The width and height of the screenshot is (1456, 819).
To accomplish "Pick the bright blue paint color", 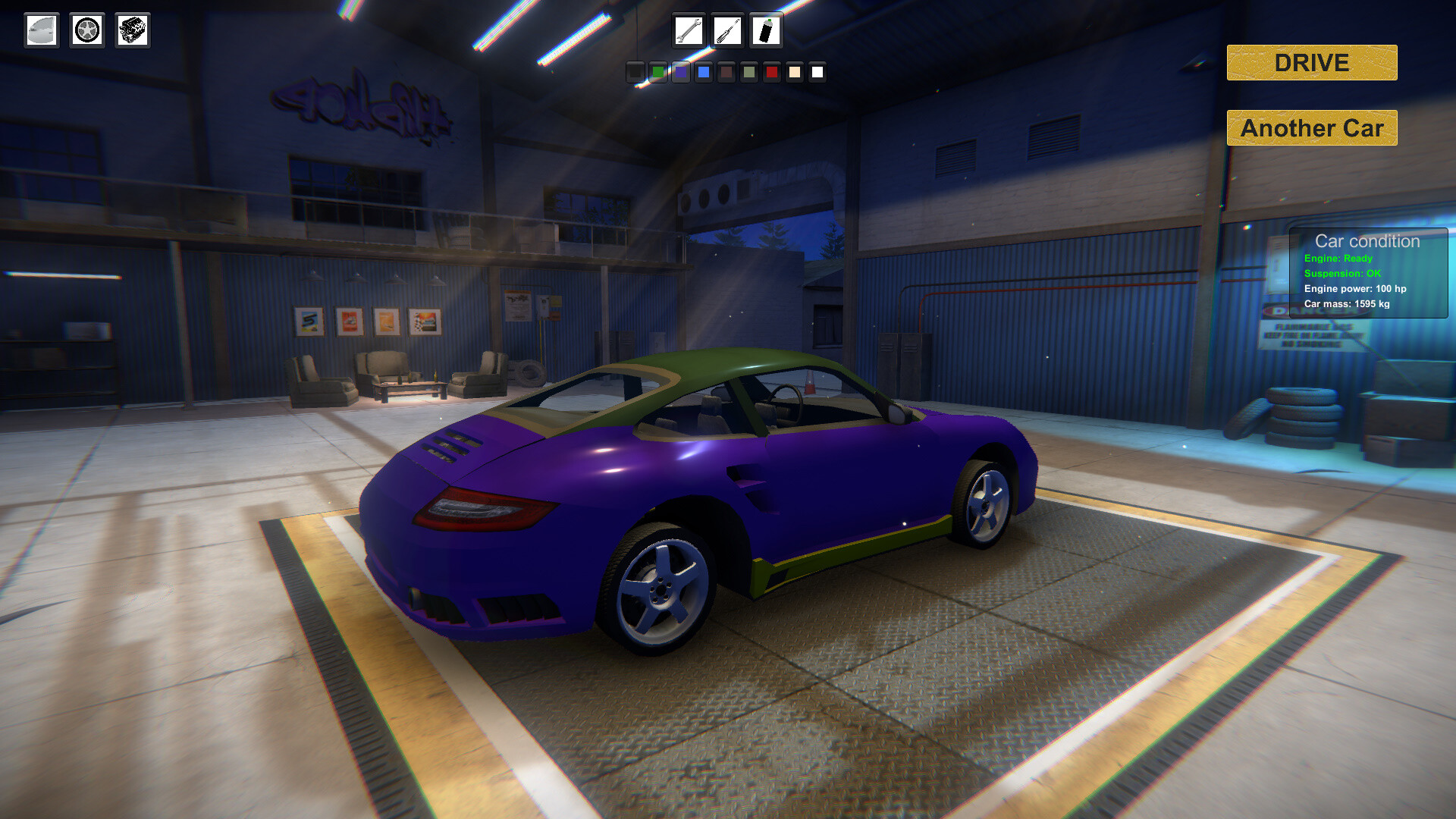I will pos(704,73).
